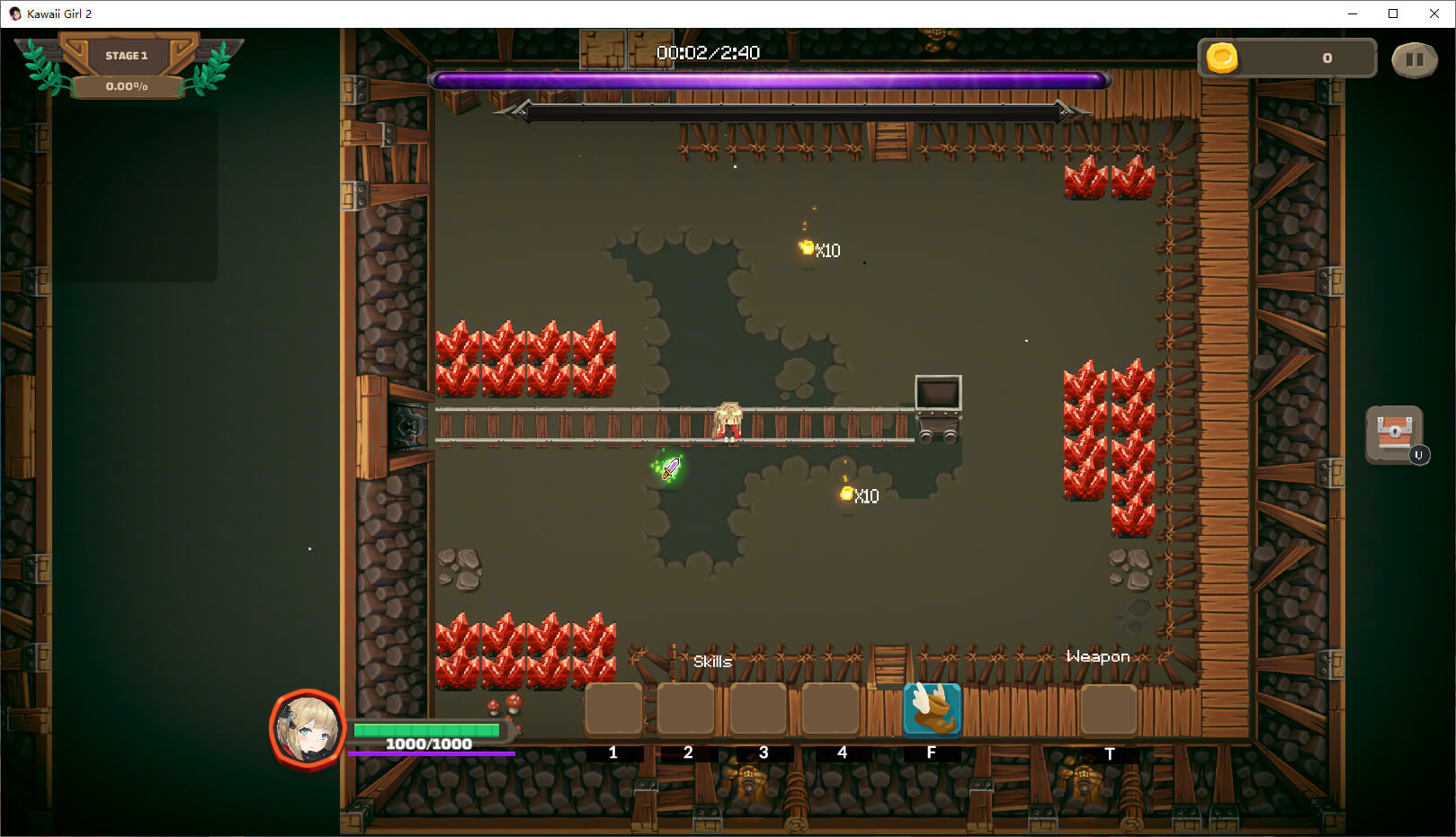Maximize the game window

[1393, 13]
